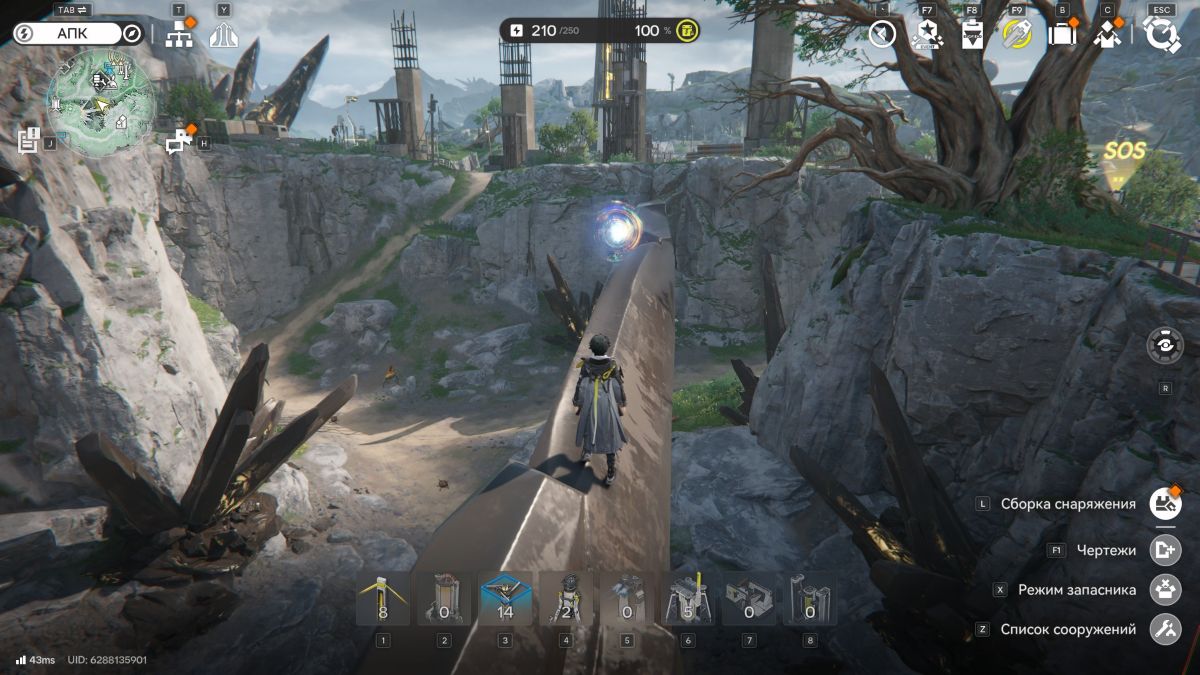
Task: Open the clipboard icon under F8
Action: tap(972, 35)
